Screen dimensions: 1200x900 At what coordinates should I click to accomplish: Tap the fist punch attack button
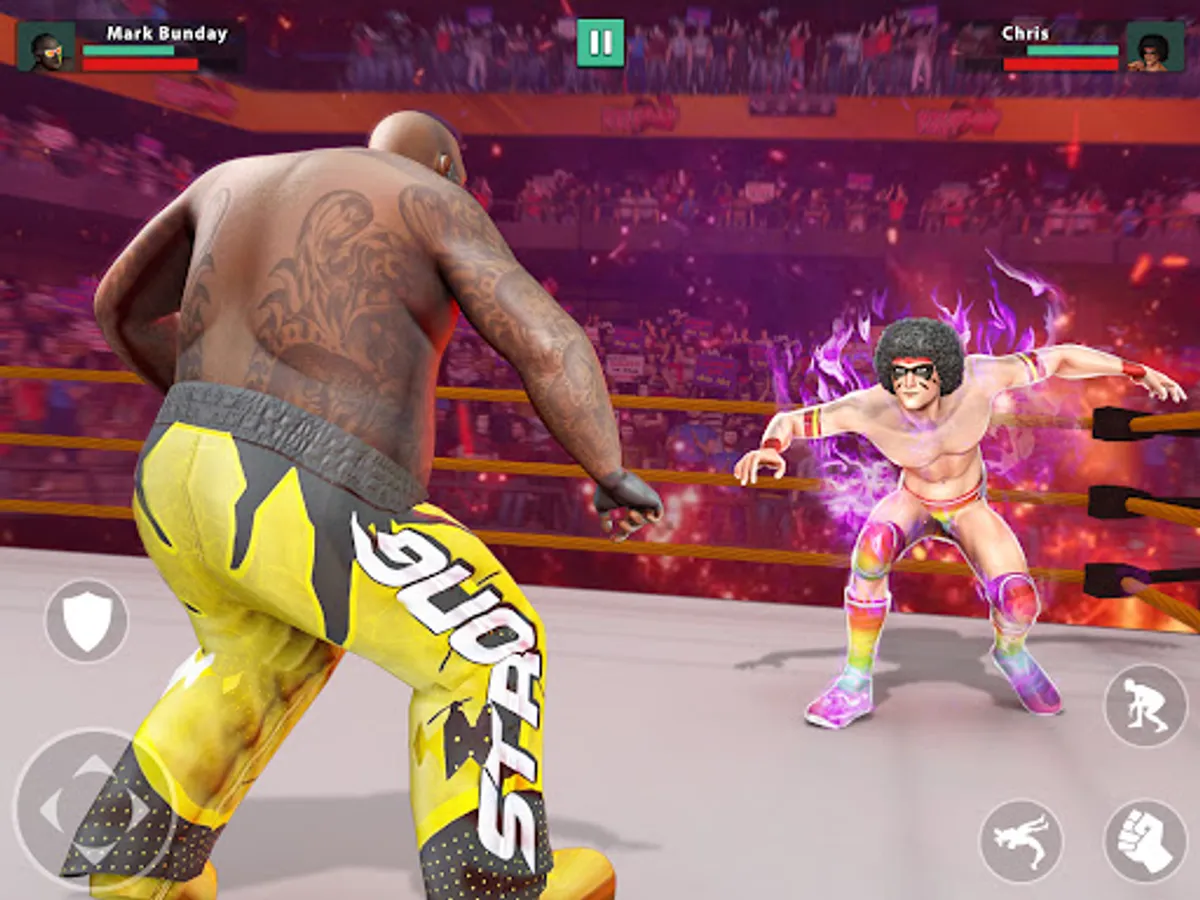point(1145,841)
